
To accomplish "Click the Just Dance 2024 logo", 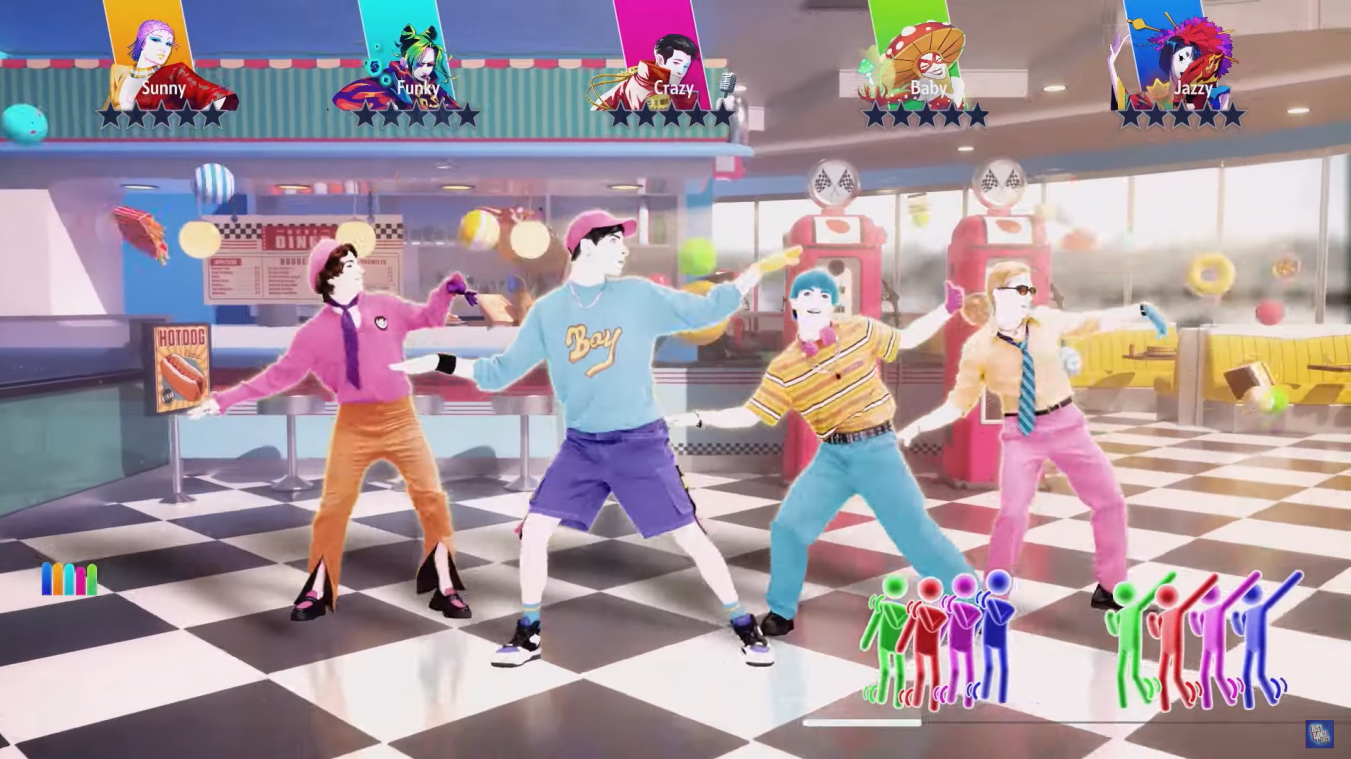I will tap(1318, 732).
